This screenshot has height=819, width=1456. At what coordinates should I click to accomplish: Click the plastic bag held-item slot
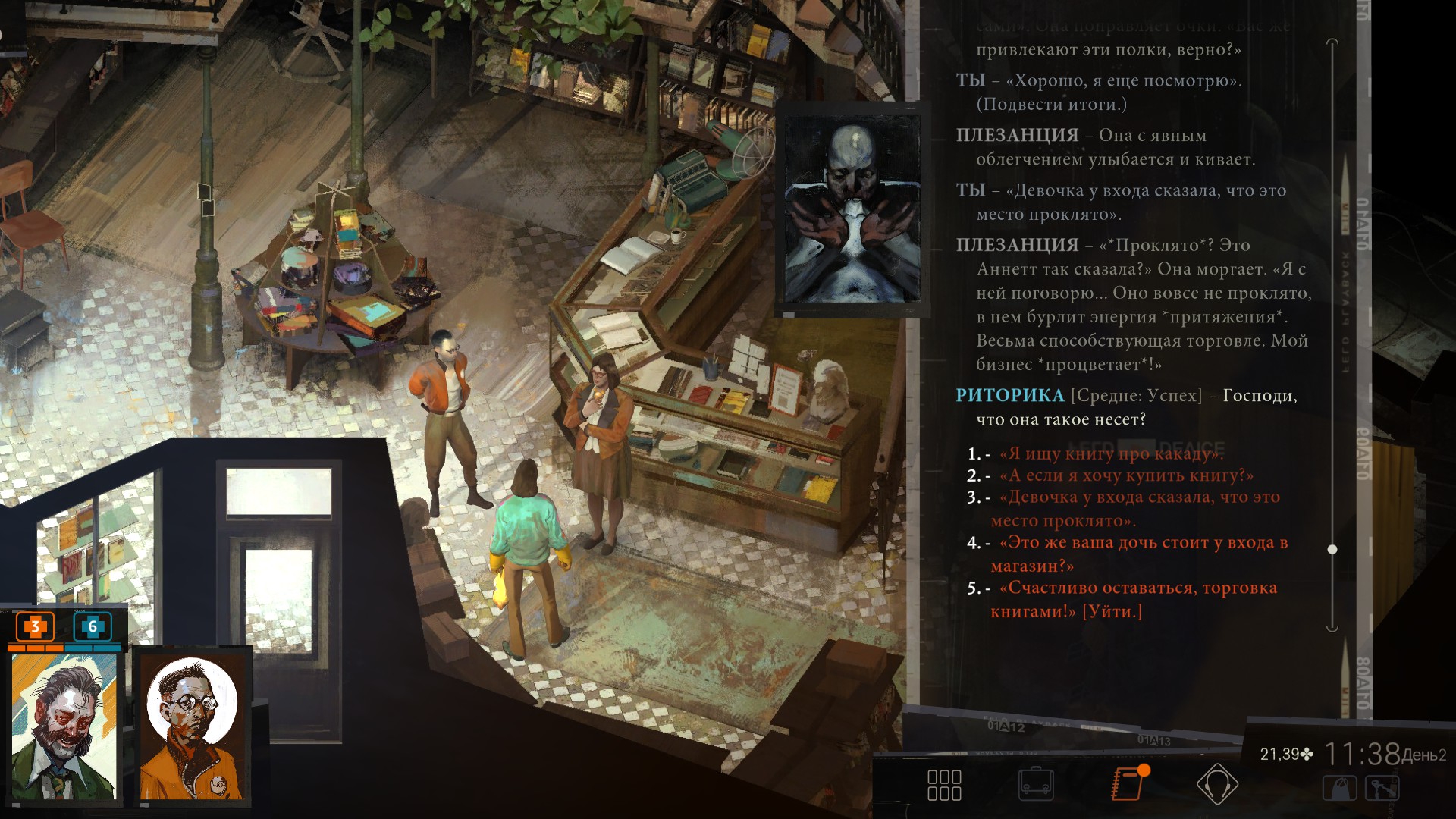[1340, 789]
